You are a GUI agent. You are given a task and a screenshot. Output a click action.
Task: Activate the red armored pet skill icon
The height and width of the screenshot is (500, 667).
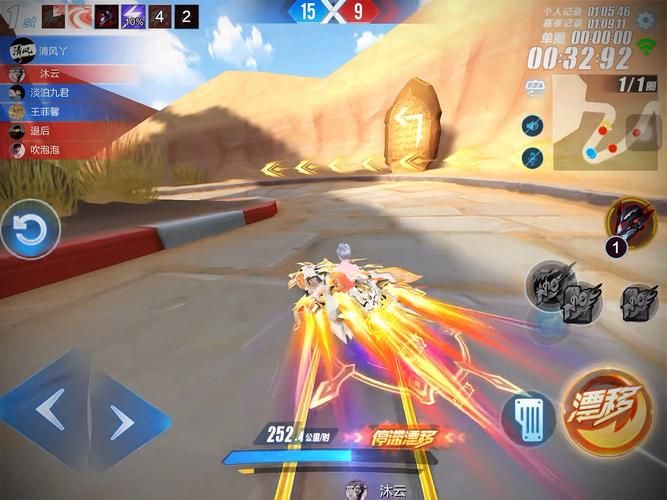pyautogui.click(x=629, y=220)
